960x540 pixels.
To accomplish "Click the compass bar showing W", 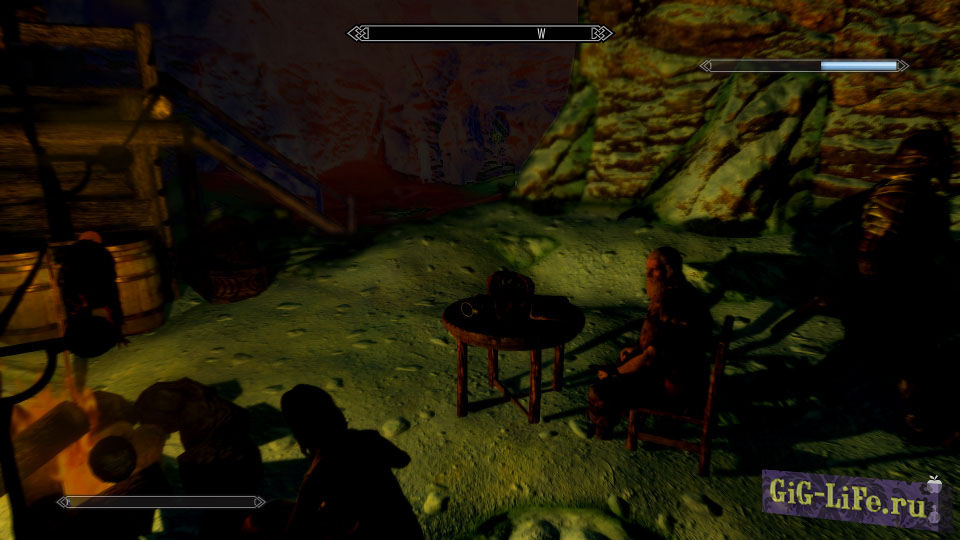I will [x=480, y=34].
